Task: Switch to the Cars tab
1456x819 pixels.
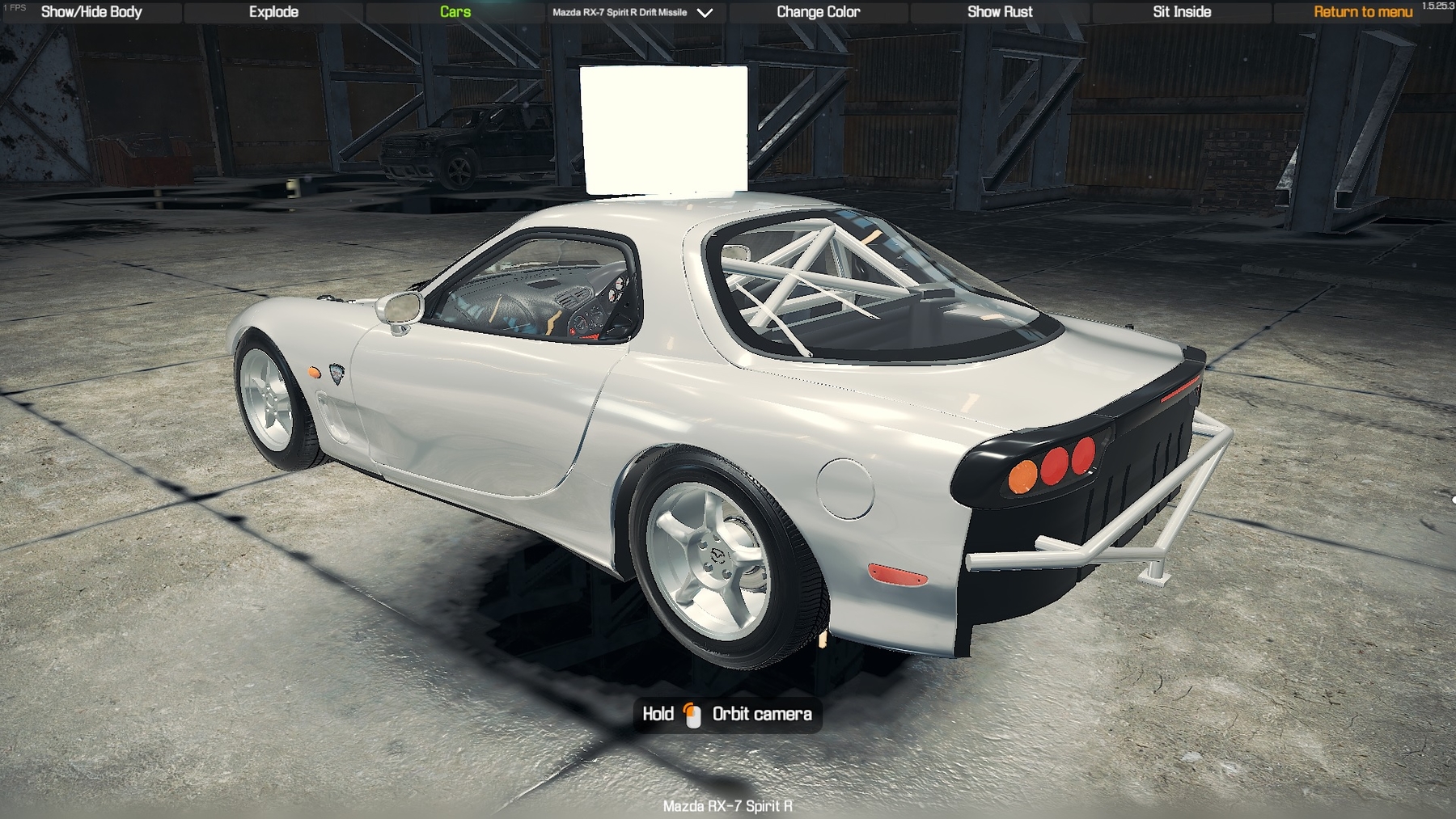Action: [x=455, y=12]
